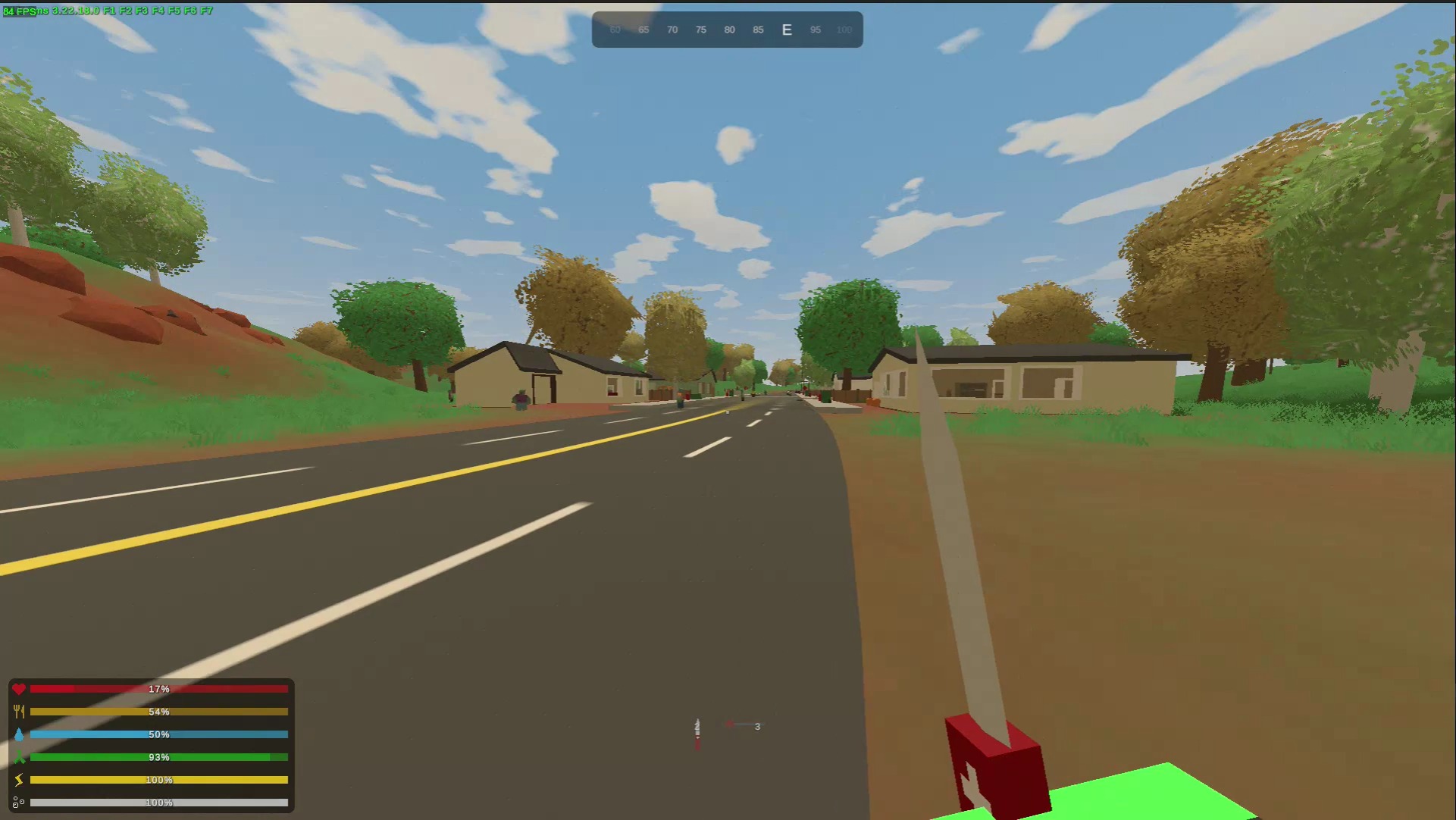Click the green immunity virus icon
Screen dimensions: 1456x820
pyautogui.click(x=20, y=757)
